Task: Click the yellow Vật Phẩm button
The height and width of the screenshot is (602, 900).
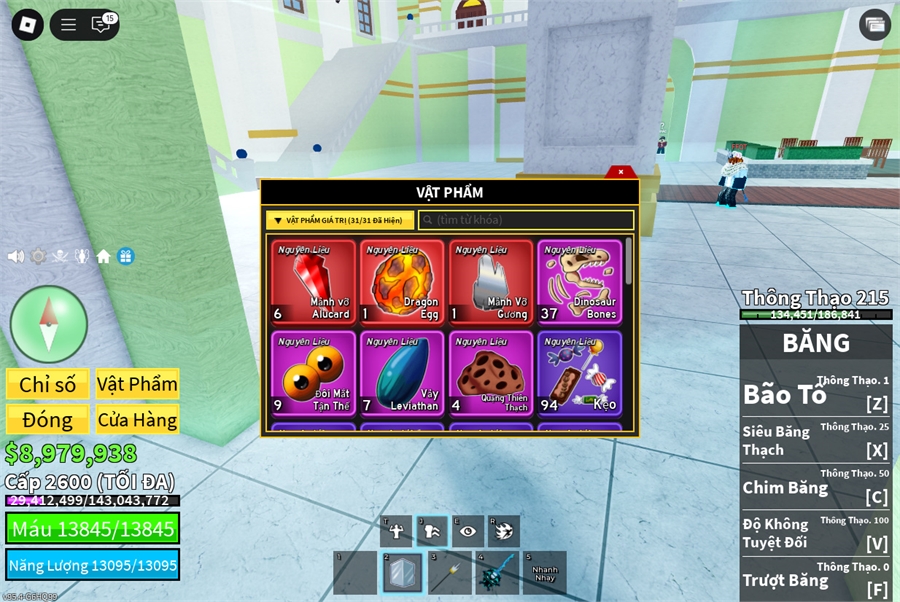Action: click(x=137, y=384)
